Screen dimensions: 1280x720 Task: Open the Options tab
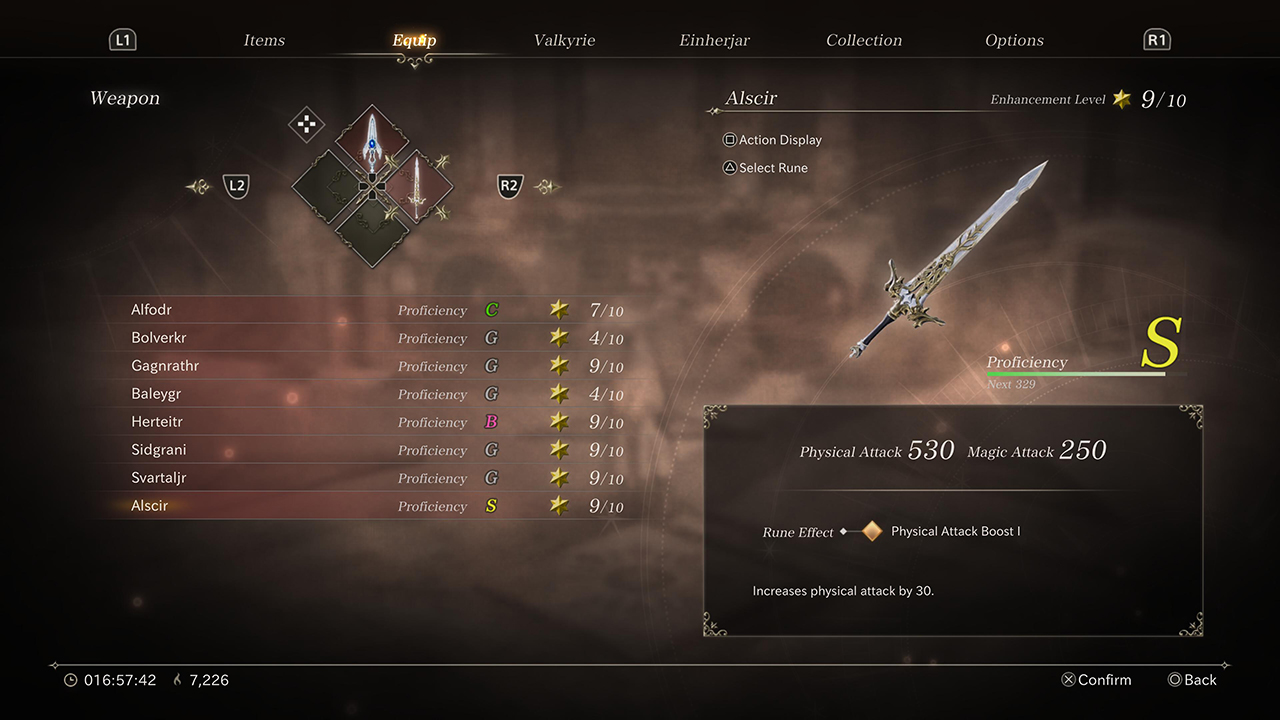click(x=1014, y=40)
